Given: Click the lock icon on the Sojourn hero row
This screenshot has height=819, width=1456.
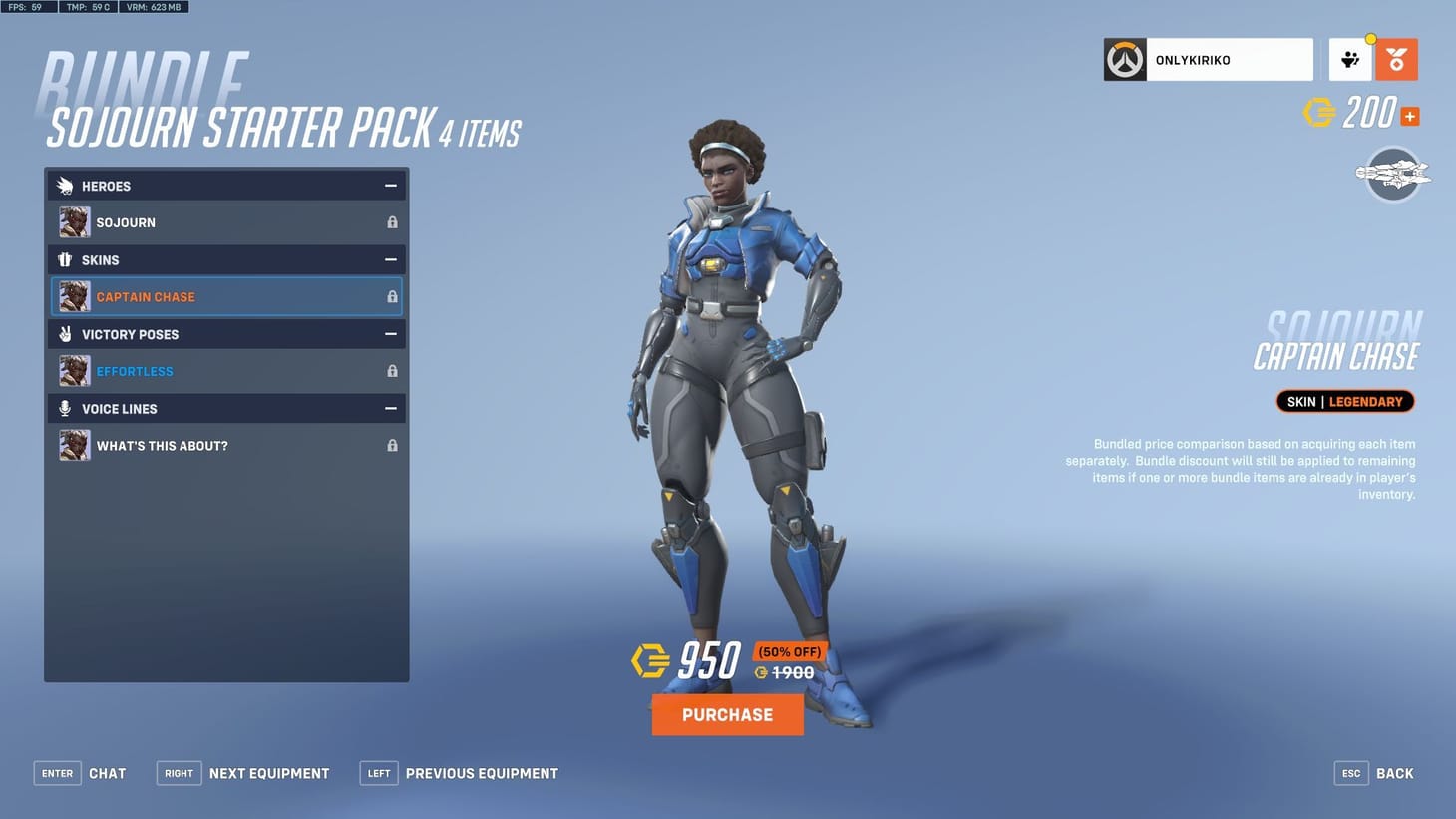Looking at the screenshot, I should pyautogui.click(x=392, y=221).
